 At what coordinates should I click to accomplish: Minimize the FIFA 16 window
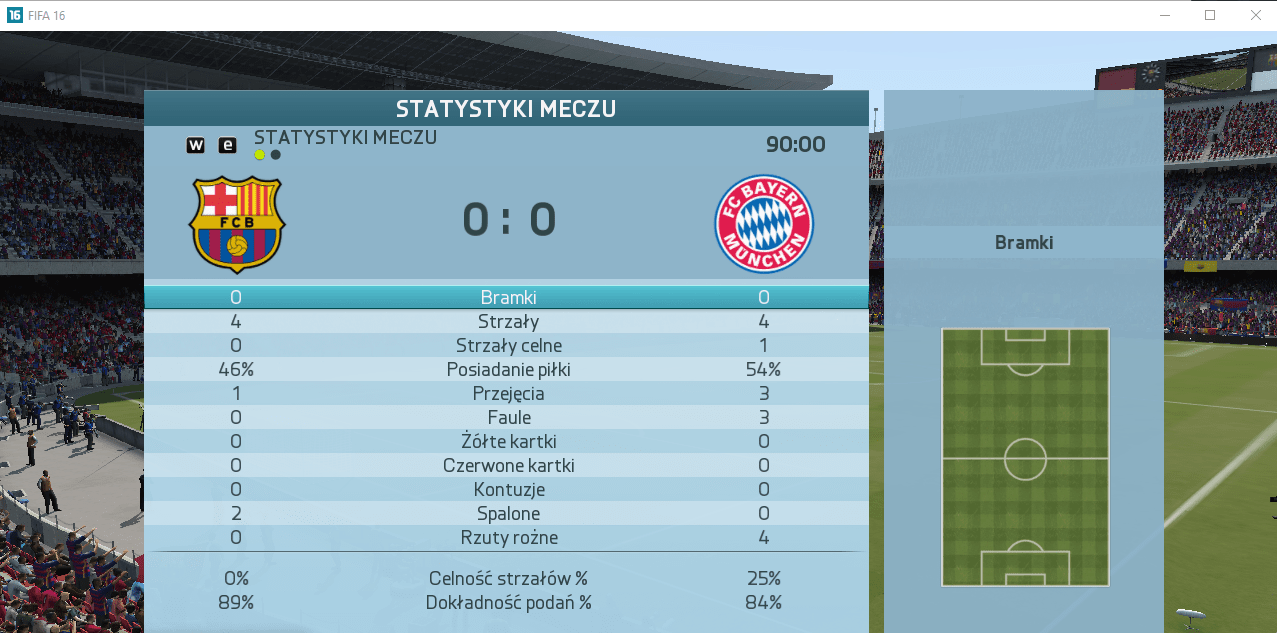1164,15
